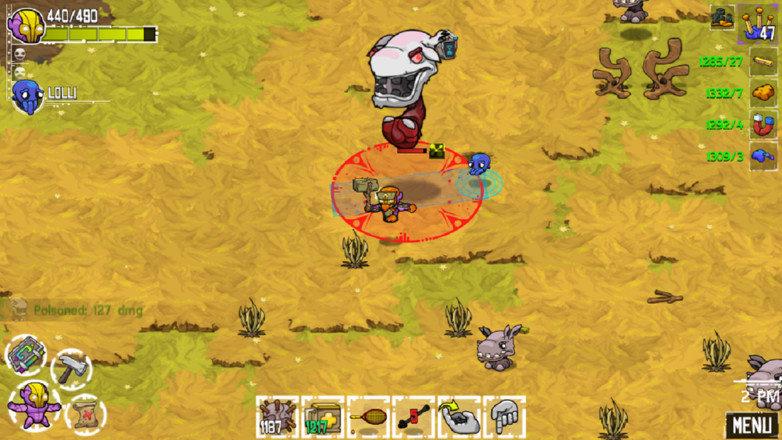Select the Lolli pet portrait

[x=27, y=95]
